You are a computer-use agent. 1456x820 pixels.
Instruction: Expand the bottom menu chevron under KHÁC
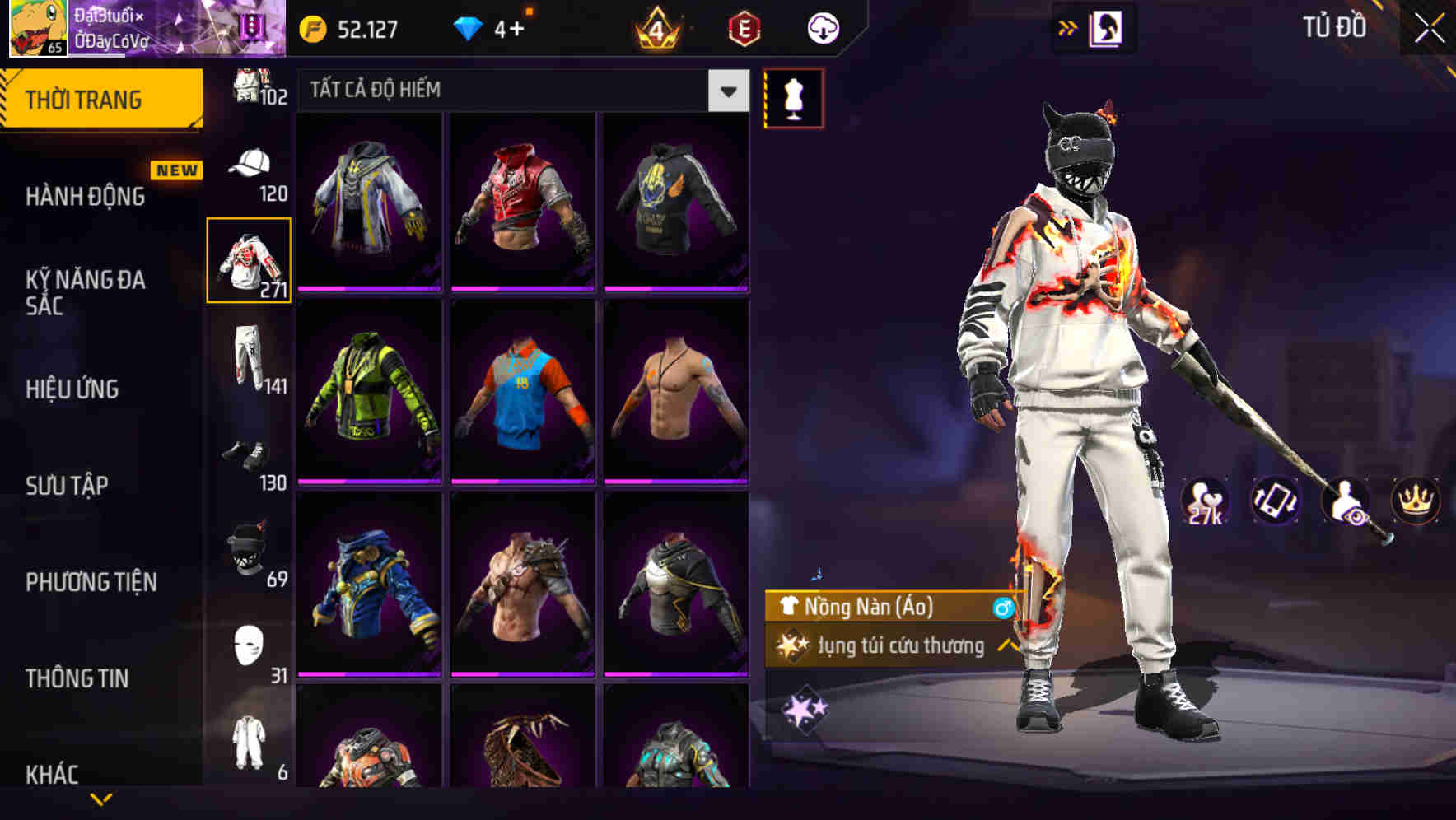[103, 800]
